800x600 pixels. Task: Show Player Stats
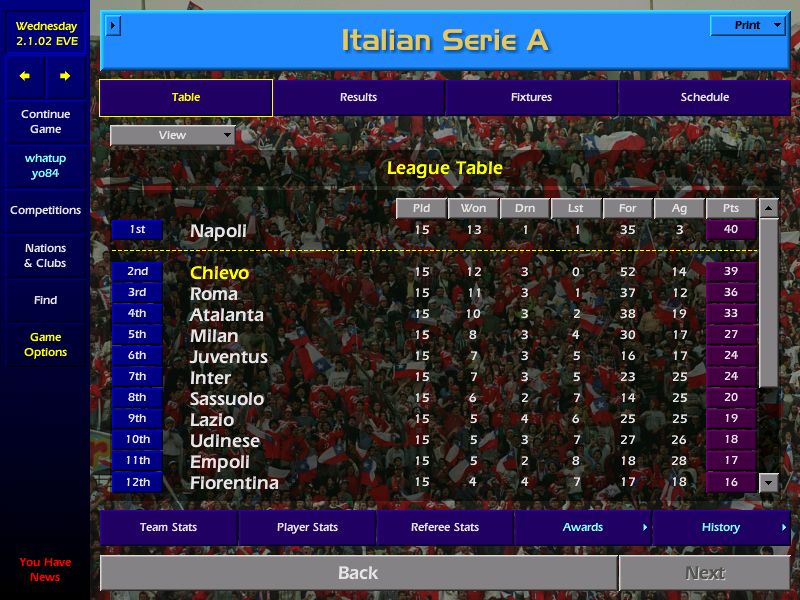307,528
